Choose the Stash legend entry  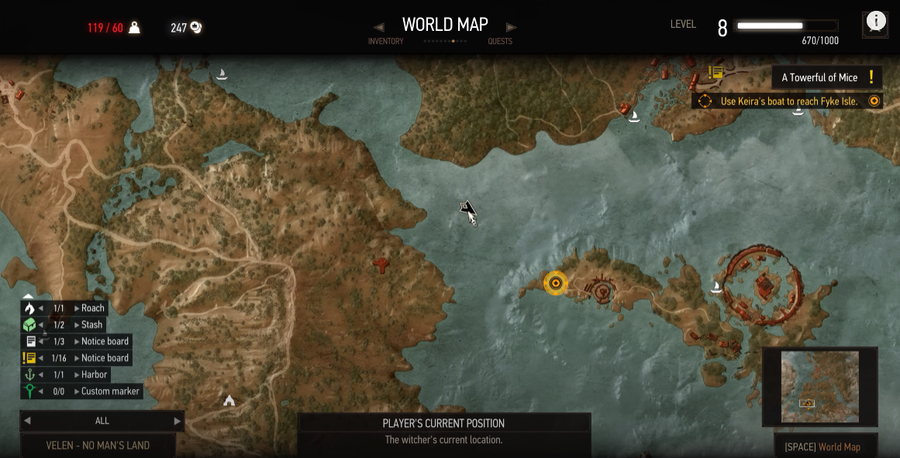pos(92,325)
